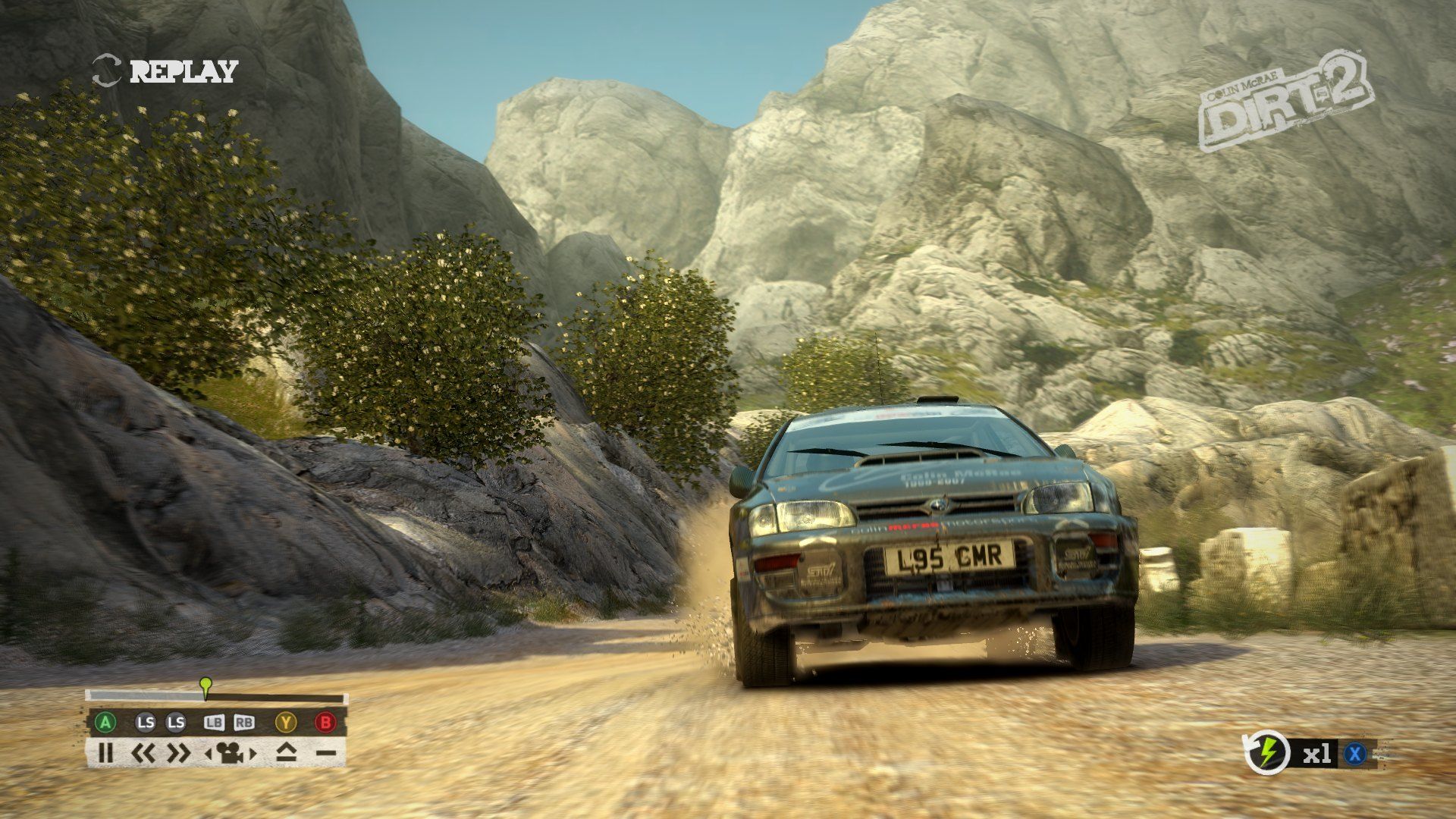Activate the lightning bolt flashback icon

point(1268,753)
